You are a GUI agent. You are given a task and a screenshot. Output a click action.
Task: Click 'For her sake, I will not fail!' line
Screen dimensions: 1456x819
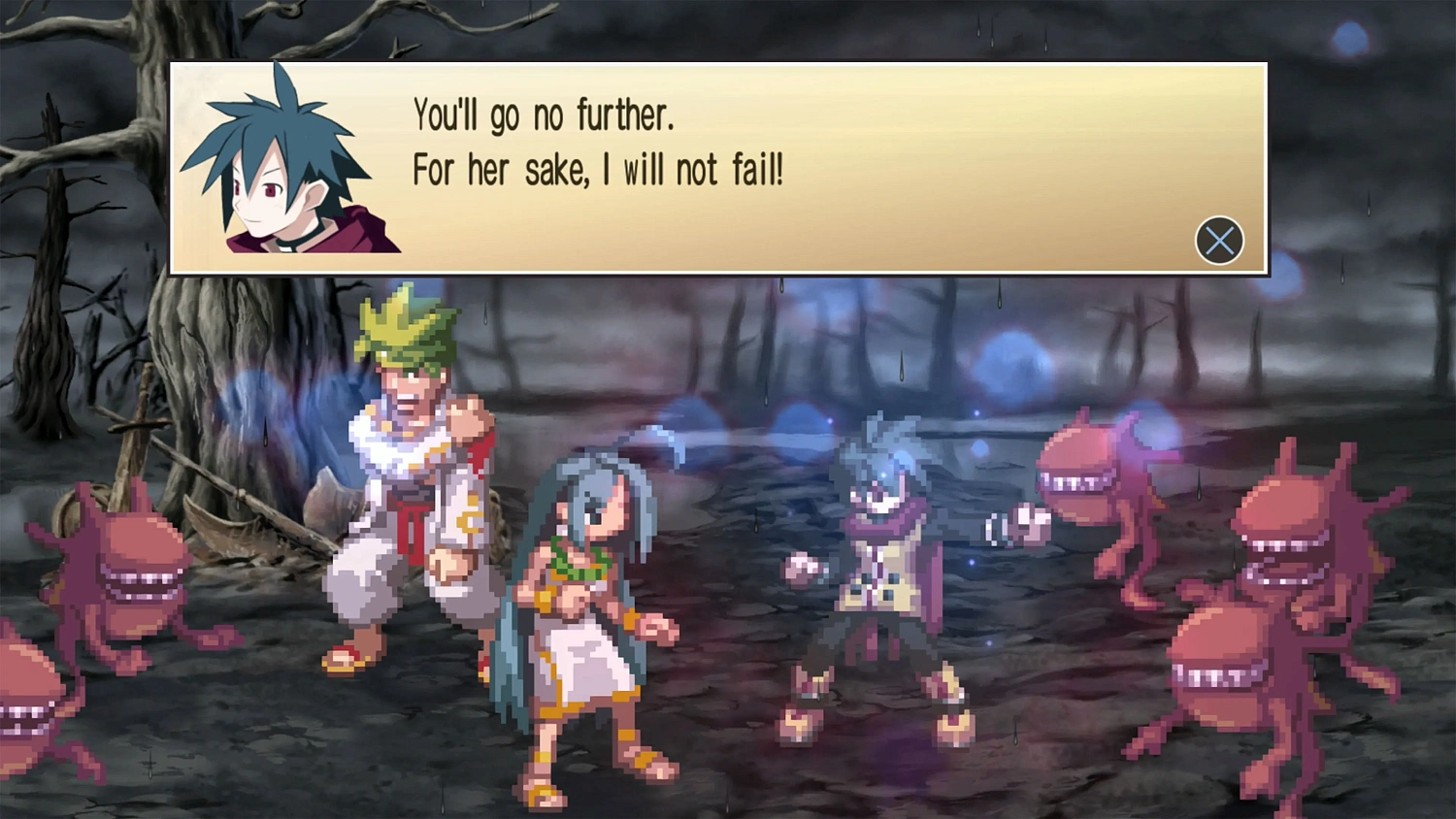click(x=599, y=172)
